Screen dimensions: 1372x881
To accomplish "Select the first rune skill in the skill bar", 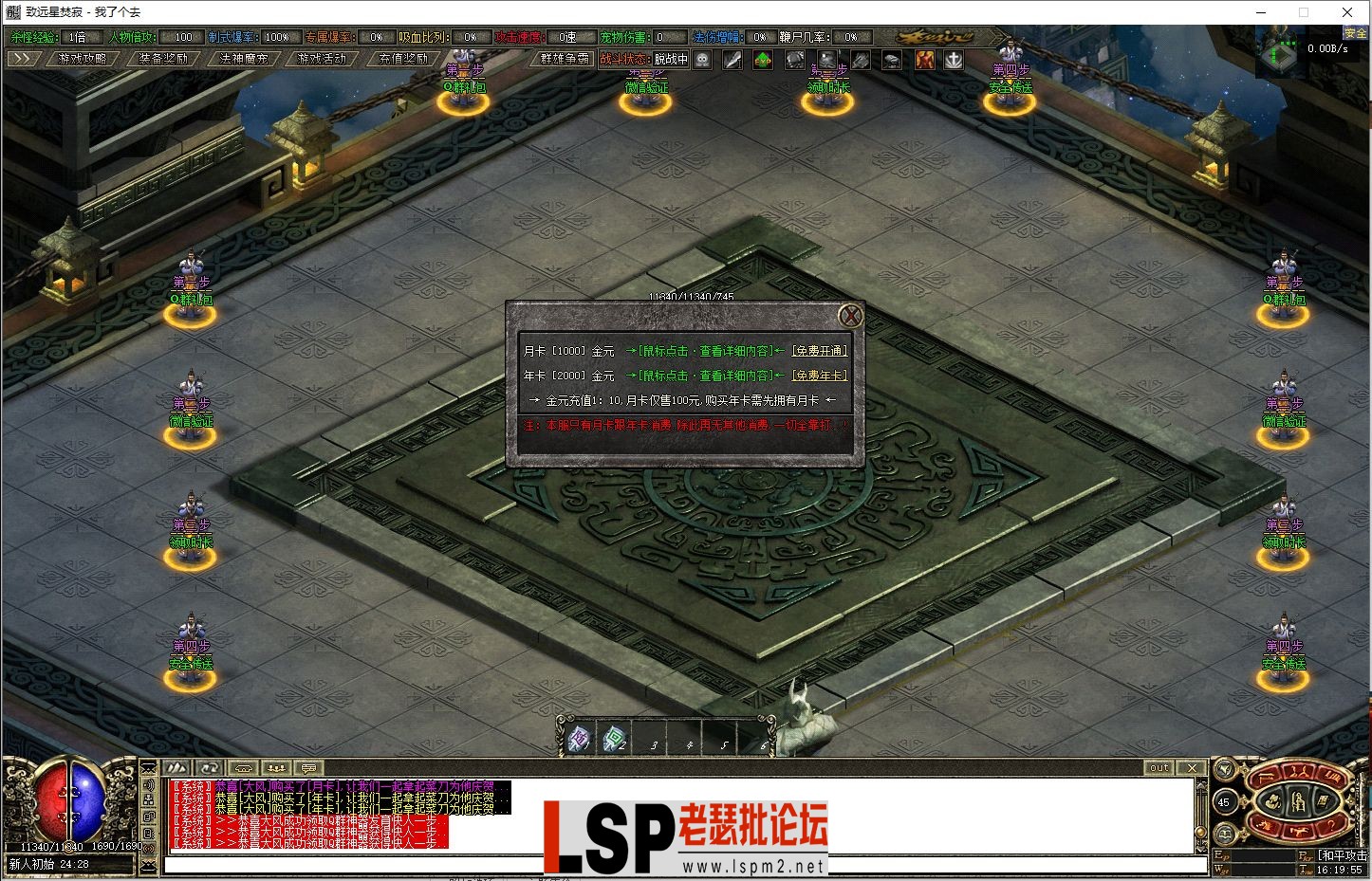I will tap(578, 739).
